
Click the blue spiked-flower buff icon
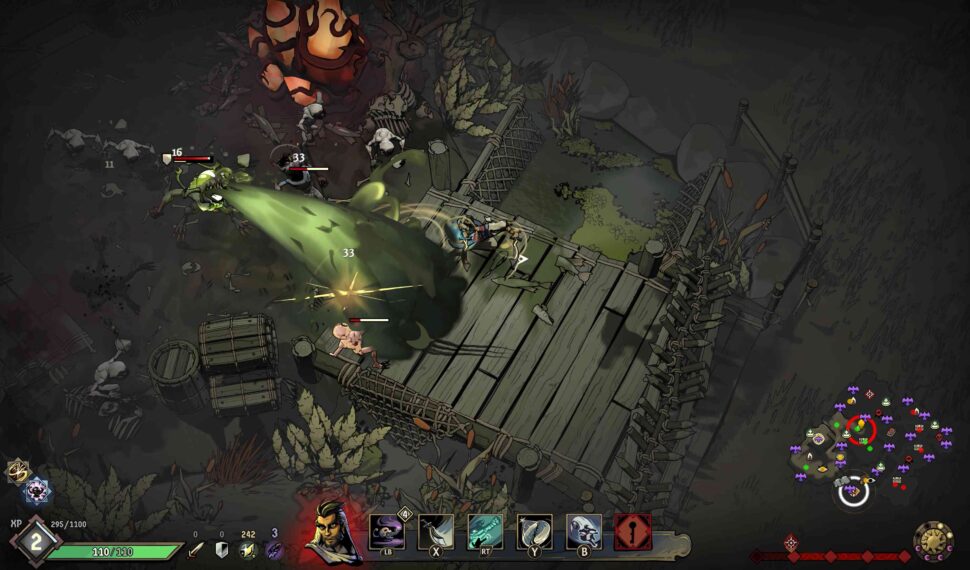click(37, 490)
